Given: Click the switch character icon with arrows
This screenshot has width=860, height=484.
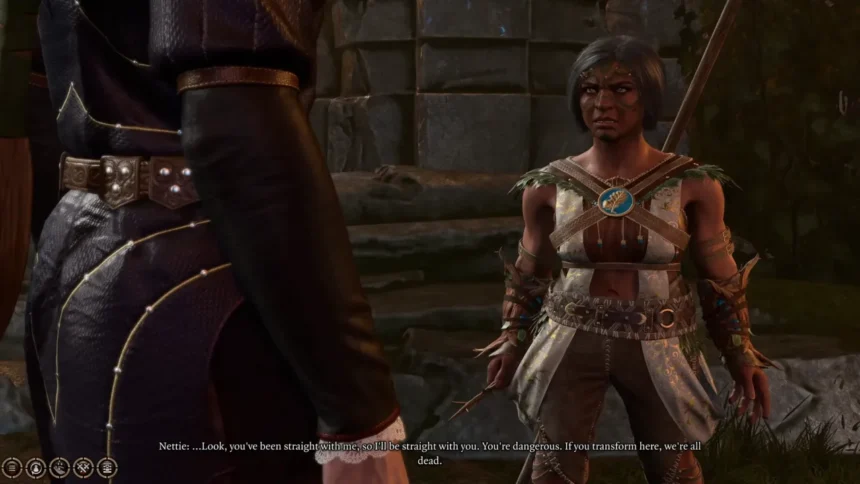Looking at the screenshot, I should click(x=35, y=467).
